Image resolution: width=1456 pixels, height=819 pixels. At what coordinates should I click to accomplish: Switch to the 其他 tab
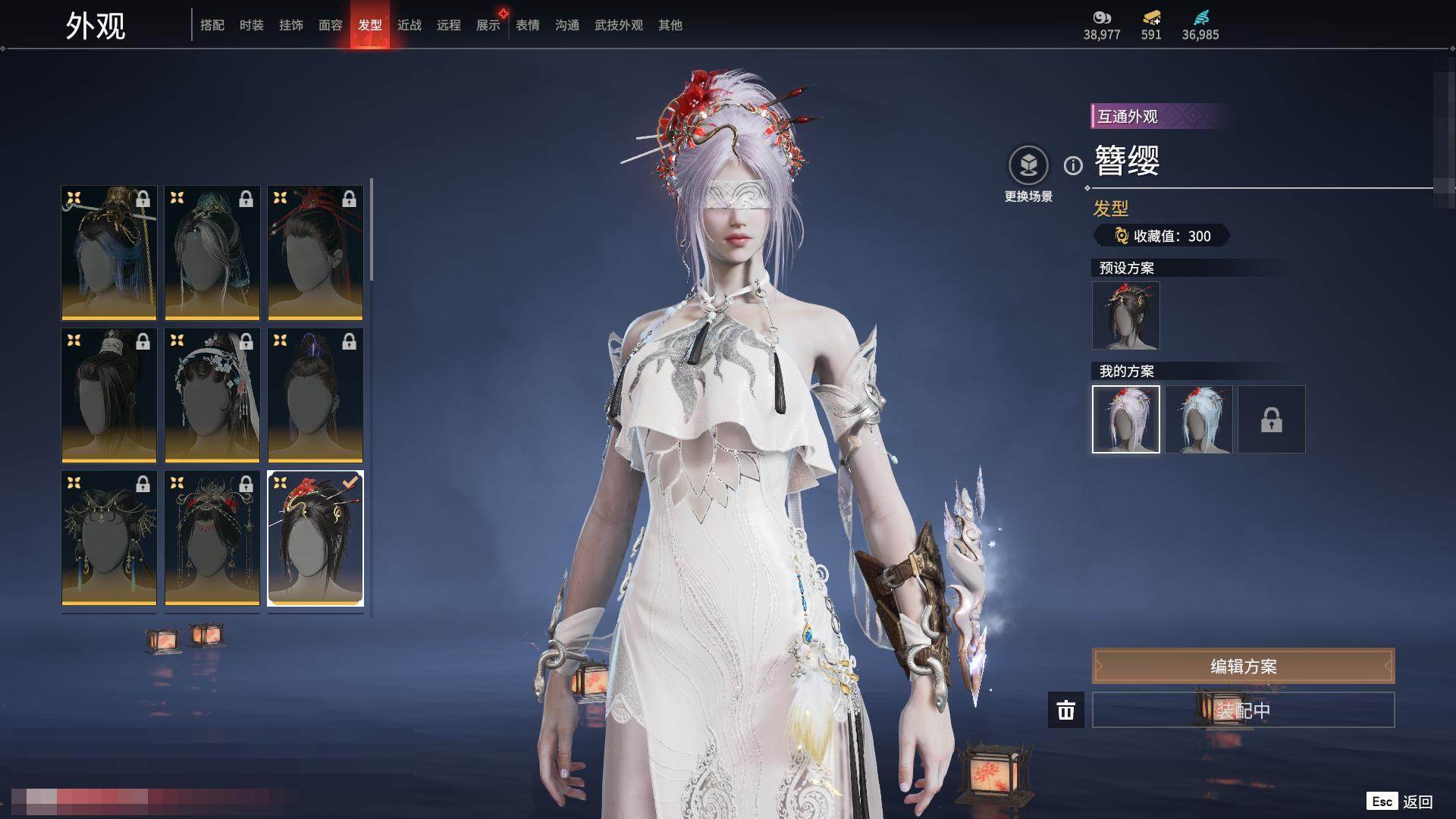coord(670,25)
